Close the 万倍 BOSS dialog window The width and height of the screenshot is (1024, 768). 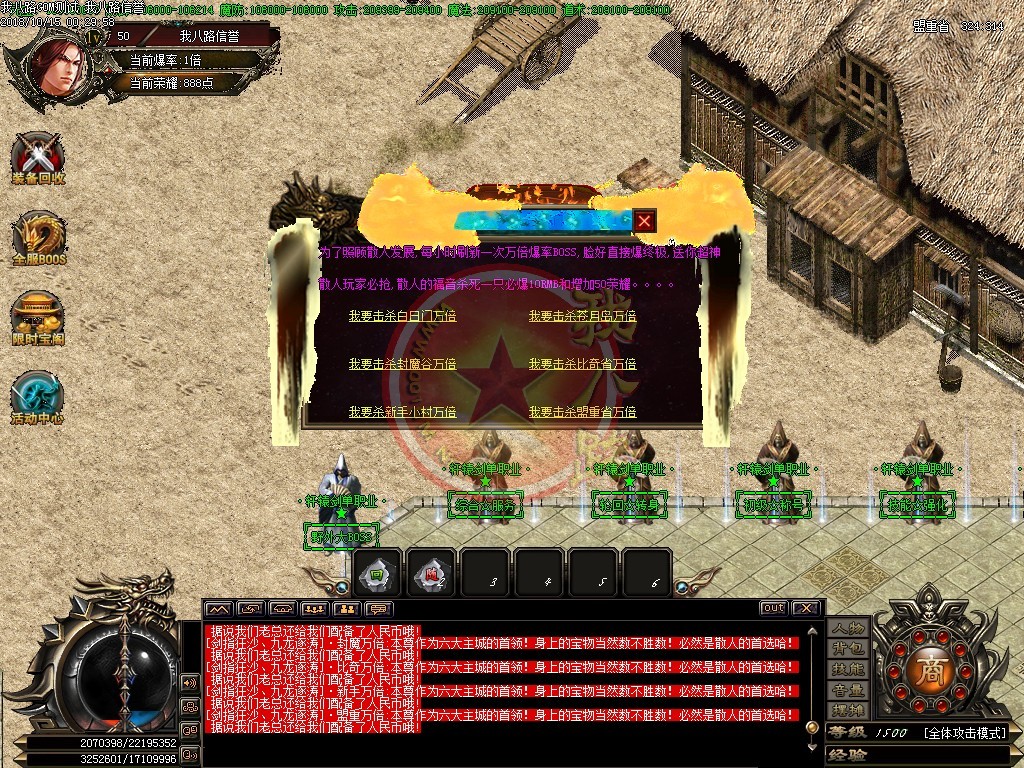[x=645, y=221]
